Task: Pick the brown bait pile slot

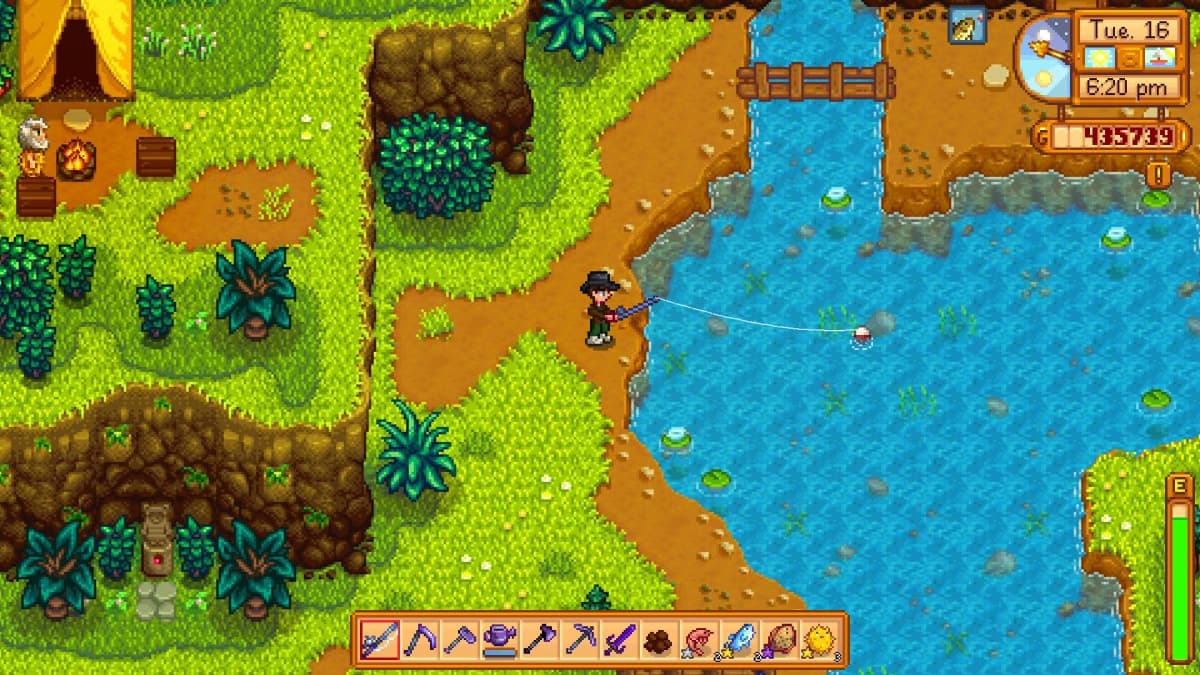Action: tap(658, 640)
